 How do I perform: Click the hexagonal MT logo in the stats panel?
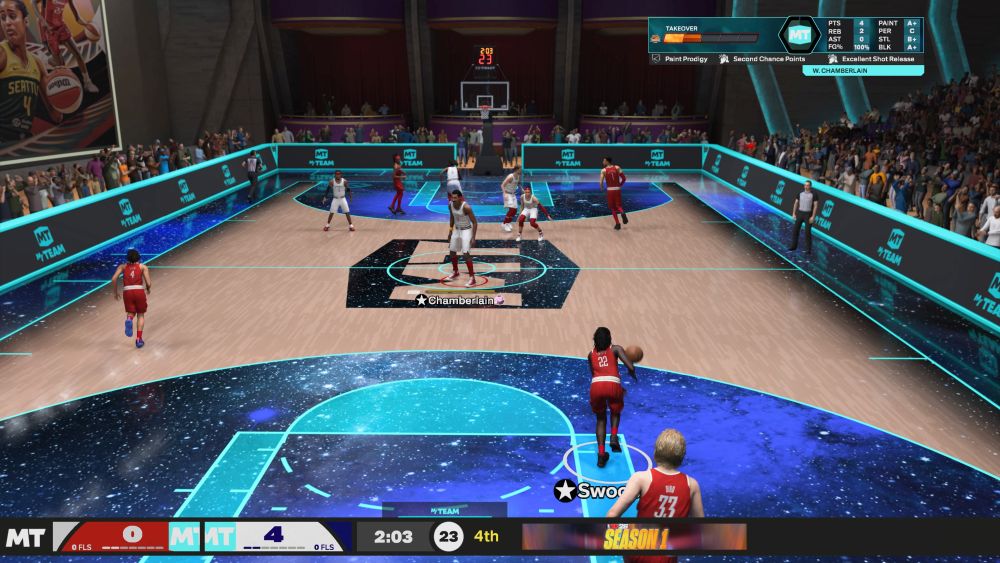[799, 35]
